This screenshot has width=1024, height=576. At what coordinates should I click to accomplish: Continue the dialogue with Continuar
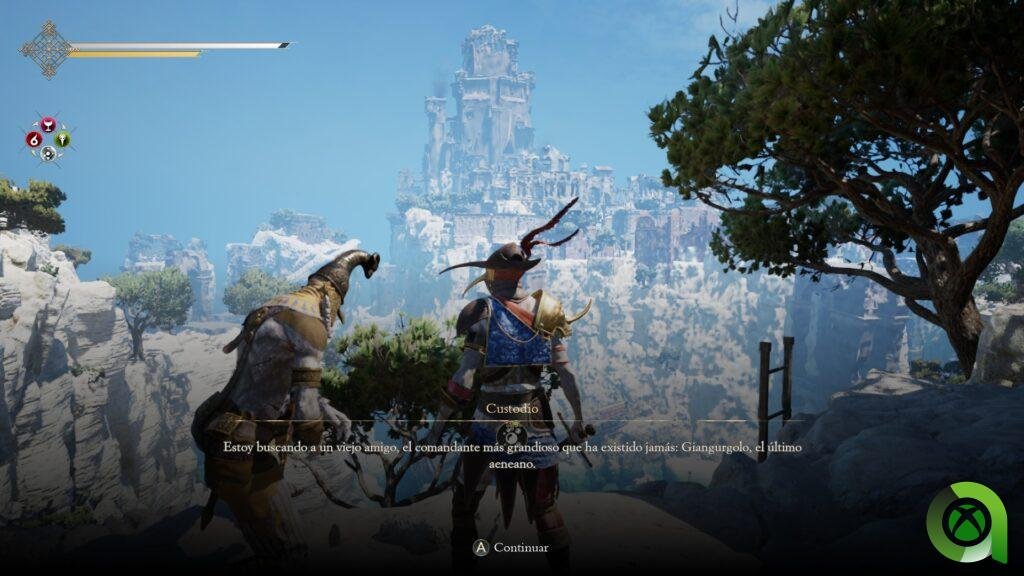point(511,548)
